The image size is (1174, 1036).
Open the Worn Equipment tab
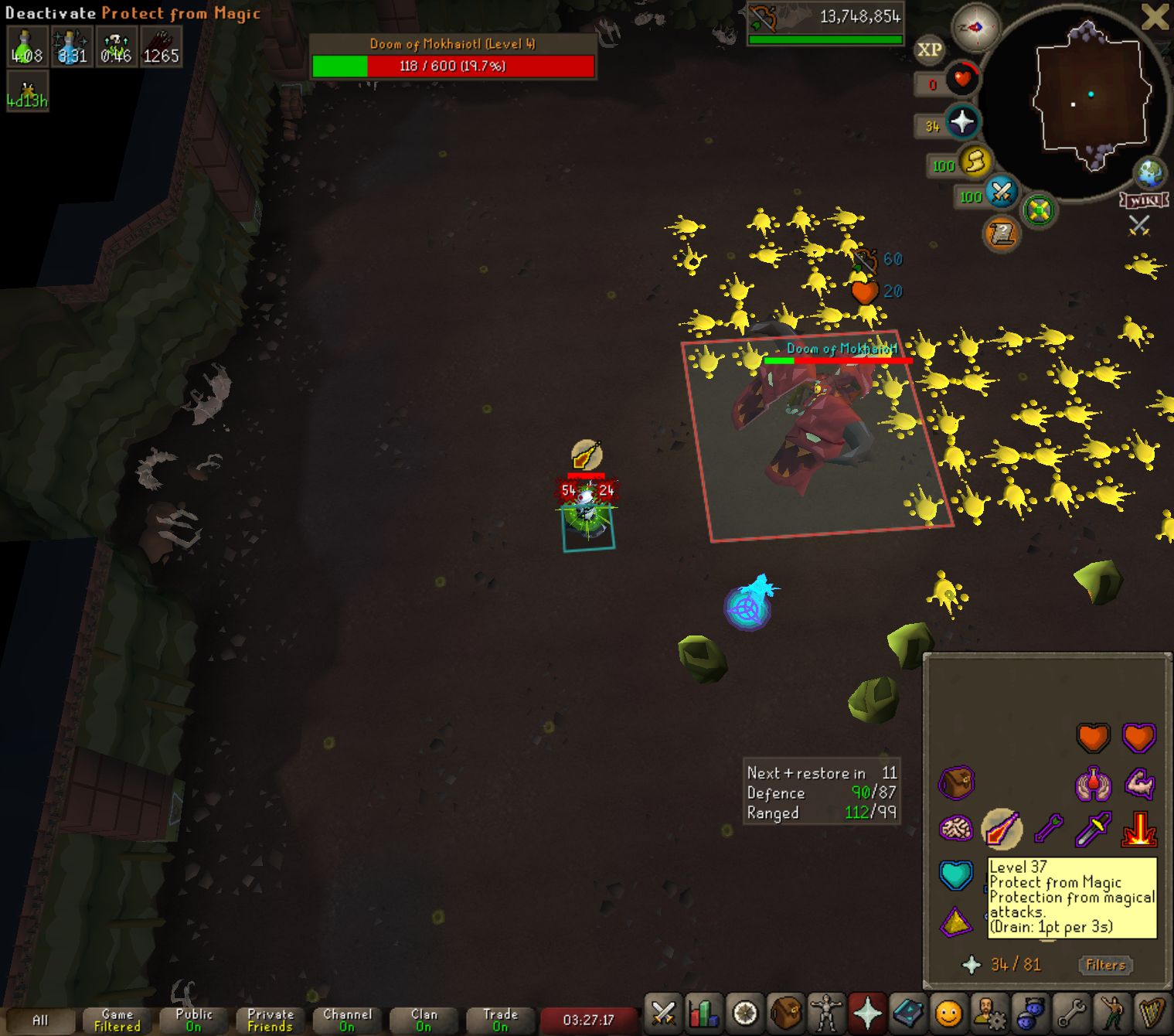coord(826,1013)
